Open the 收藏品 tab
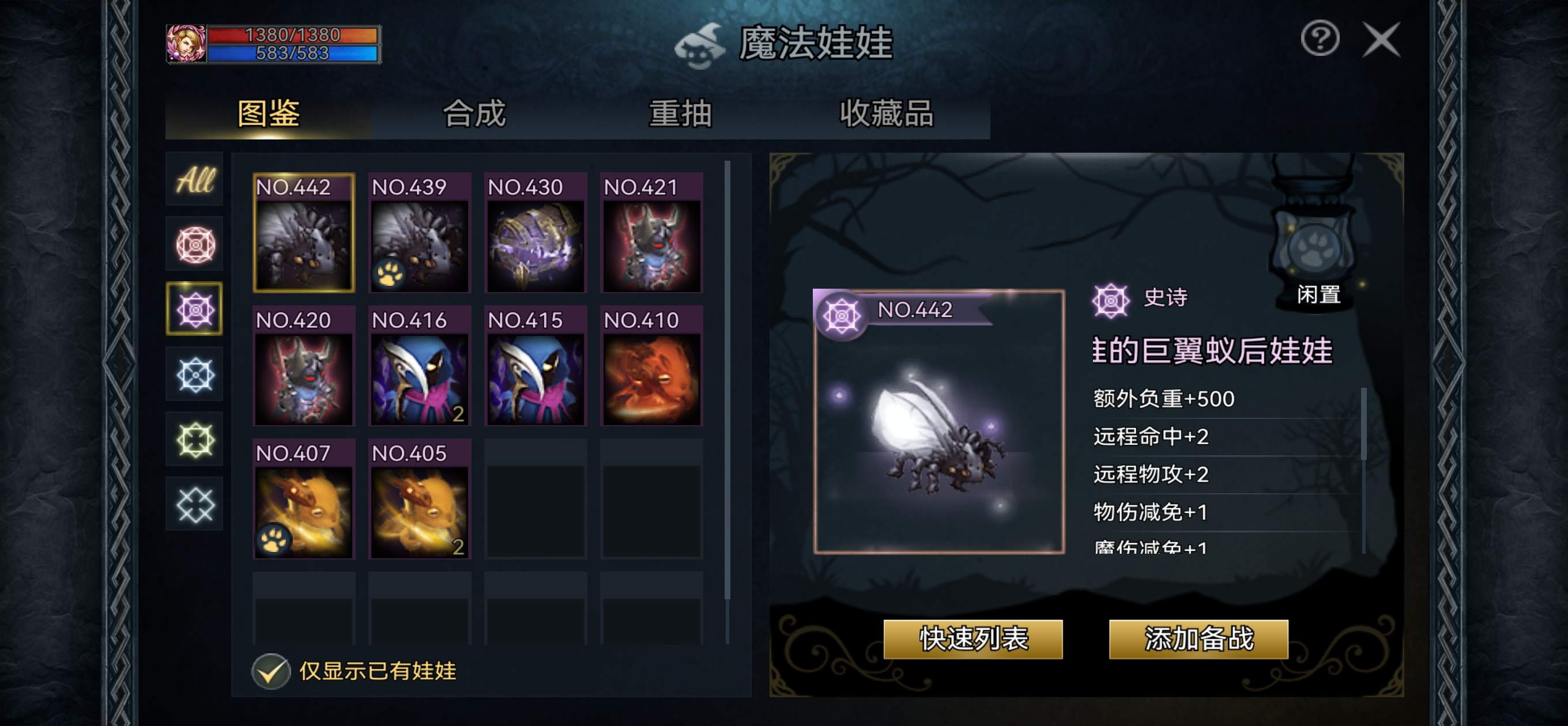Viewport: 1568px width, 726px height. 889,116
